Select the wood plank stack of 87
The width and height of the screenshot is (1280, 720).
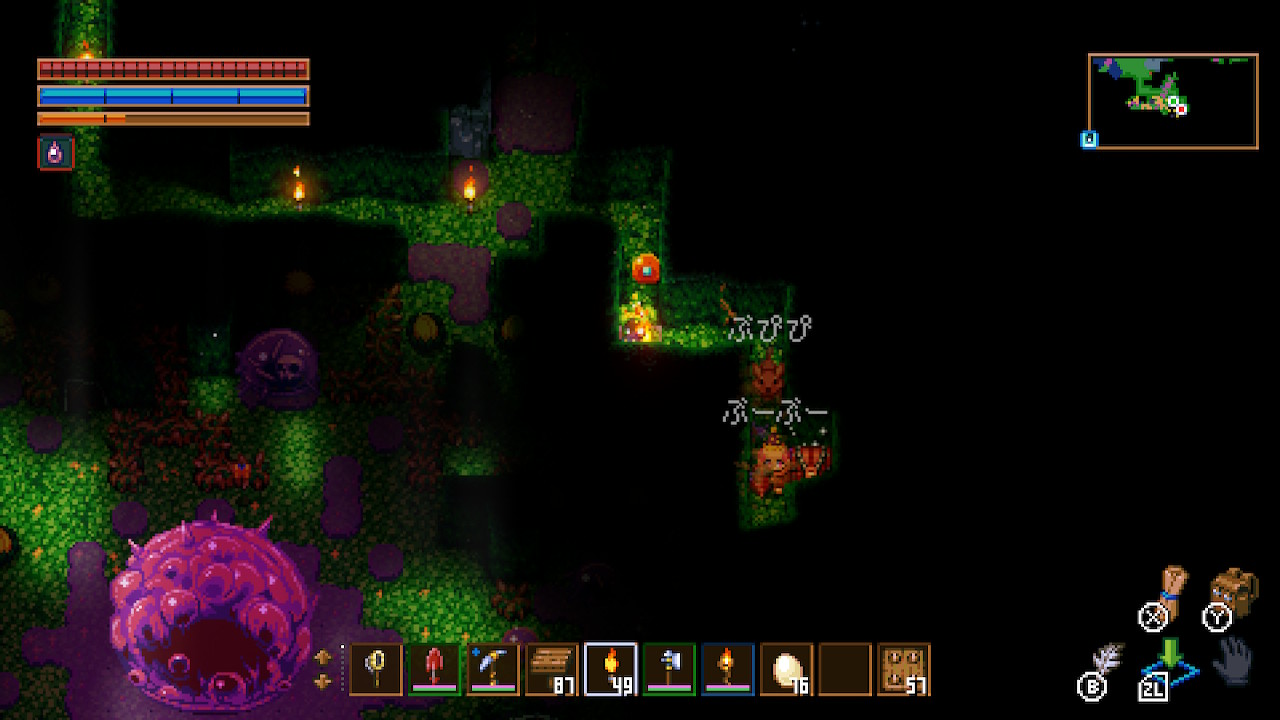click(x=552, y=669)
